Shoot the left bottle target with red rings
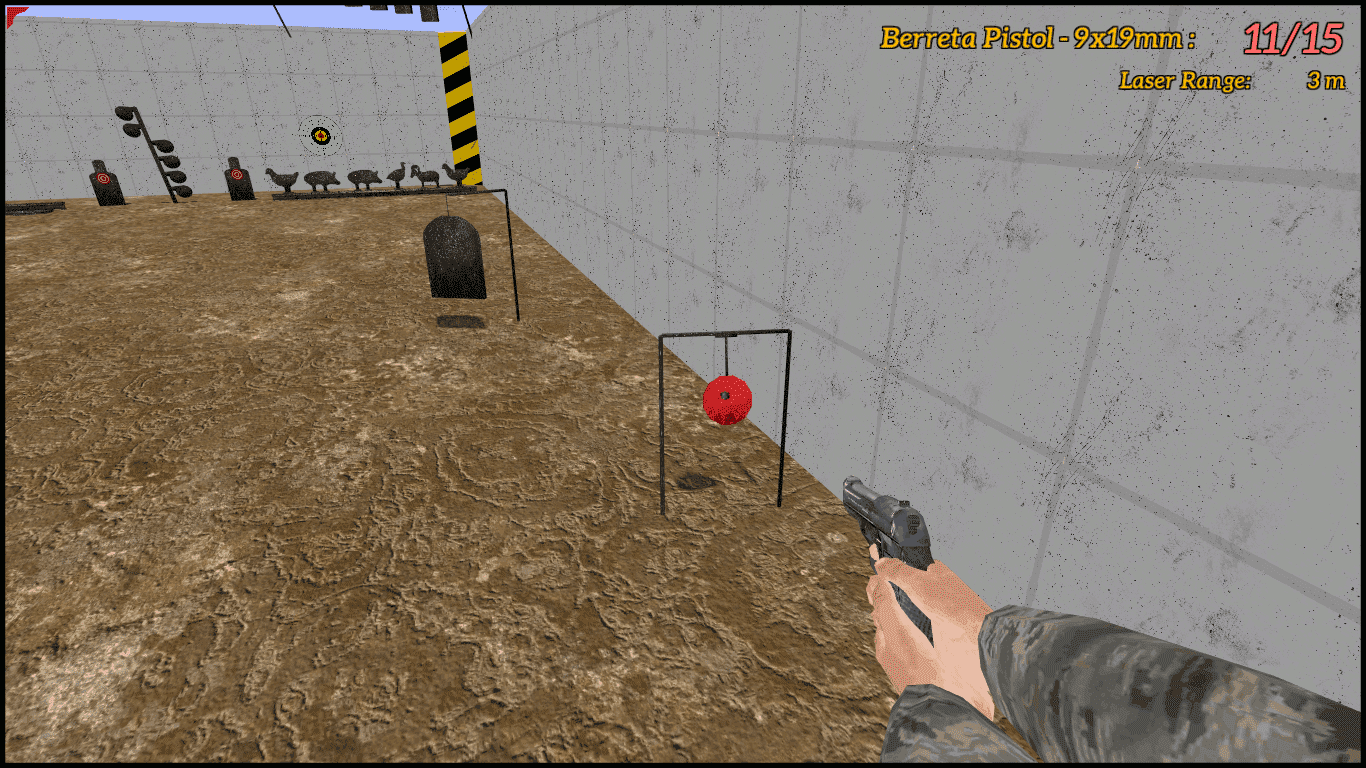The image size is (1366, 768). tap(103, 178)
